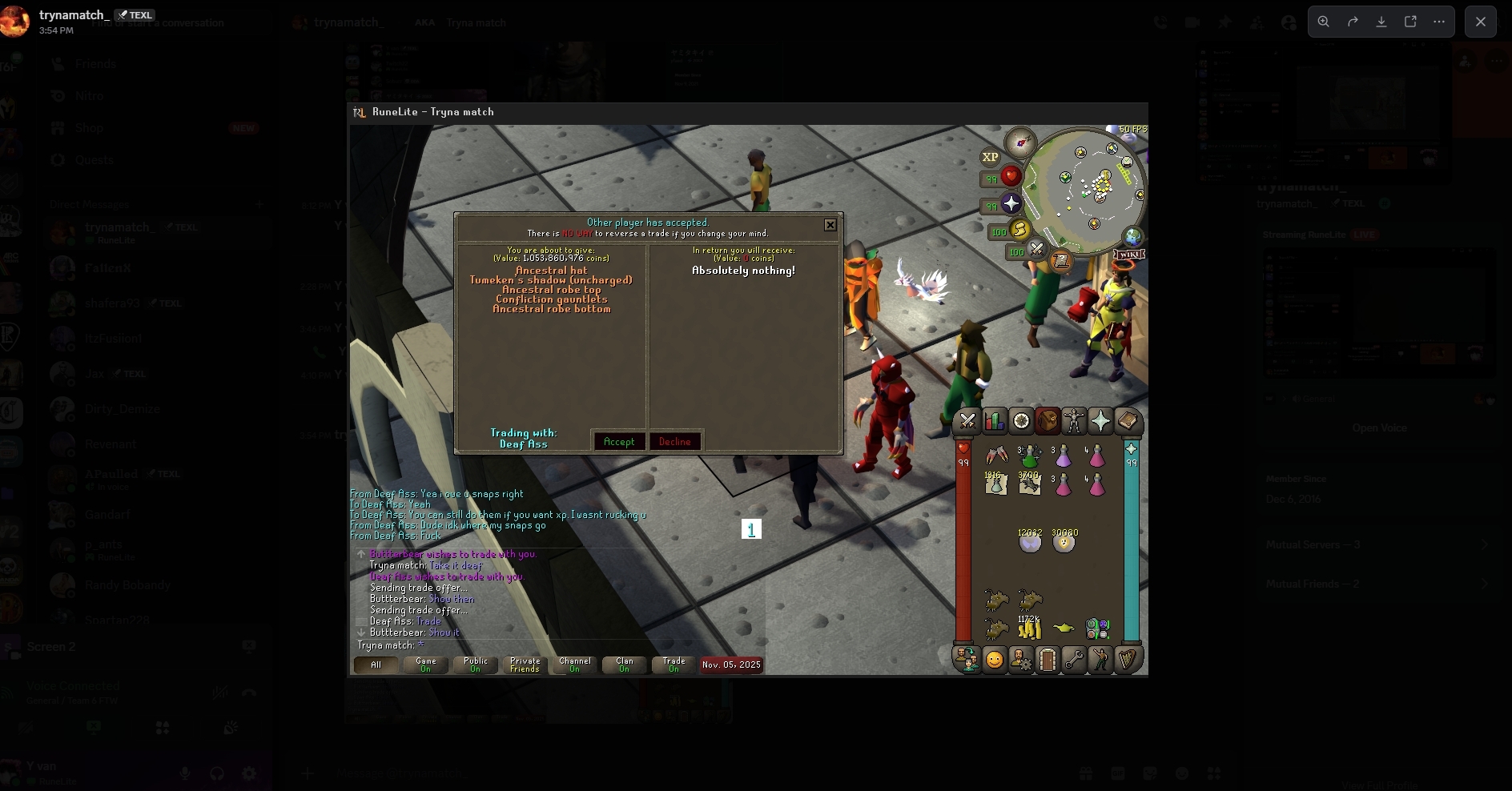Decline the trade offer

(x=675, y=442)
